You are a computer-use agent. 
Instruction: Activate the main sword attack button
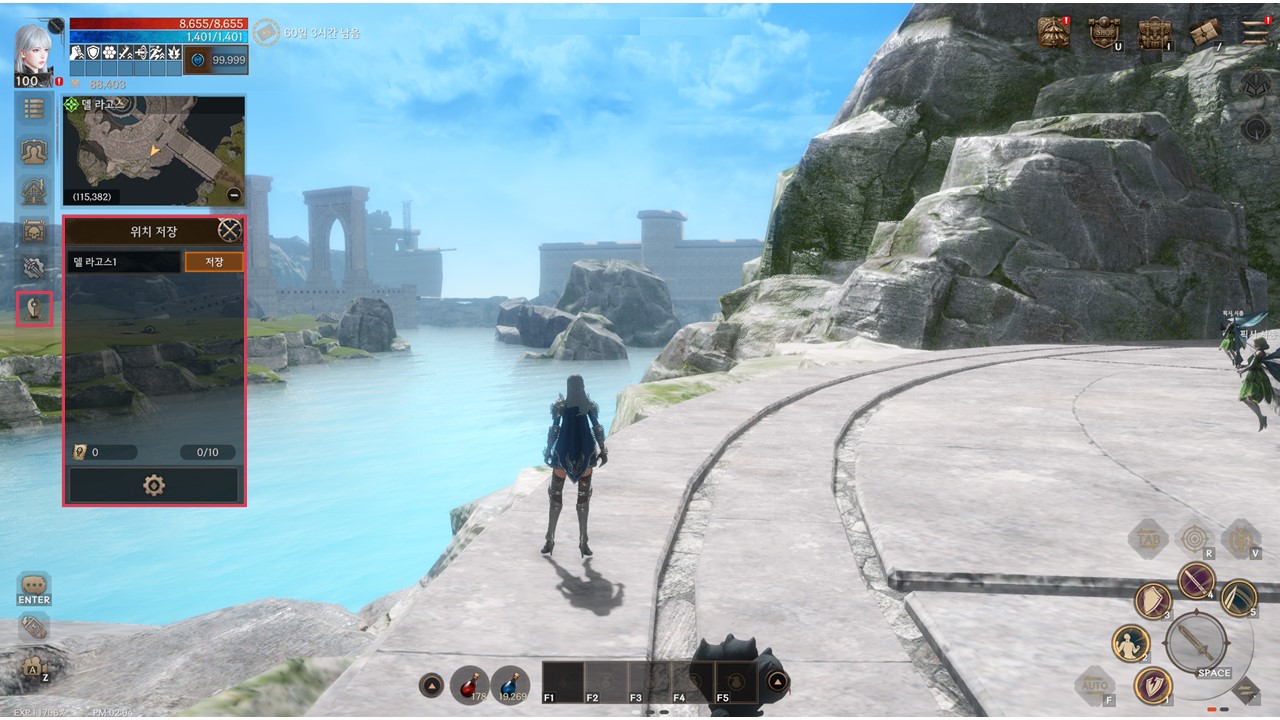[x=1196, y=640]
